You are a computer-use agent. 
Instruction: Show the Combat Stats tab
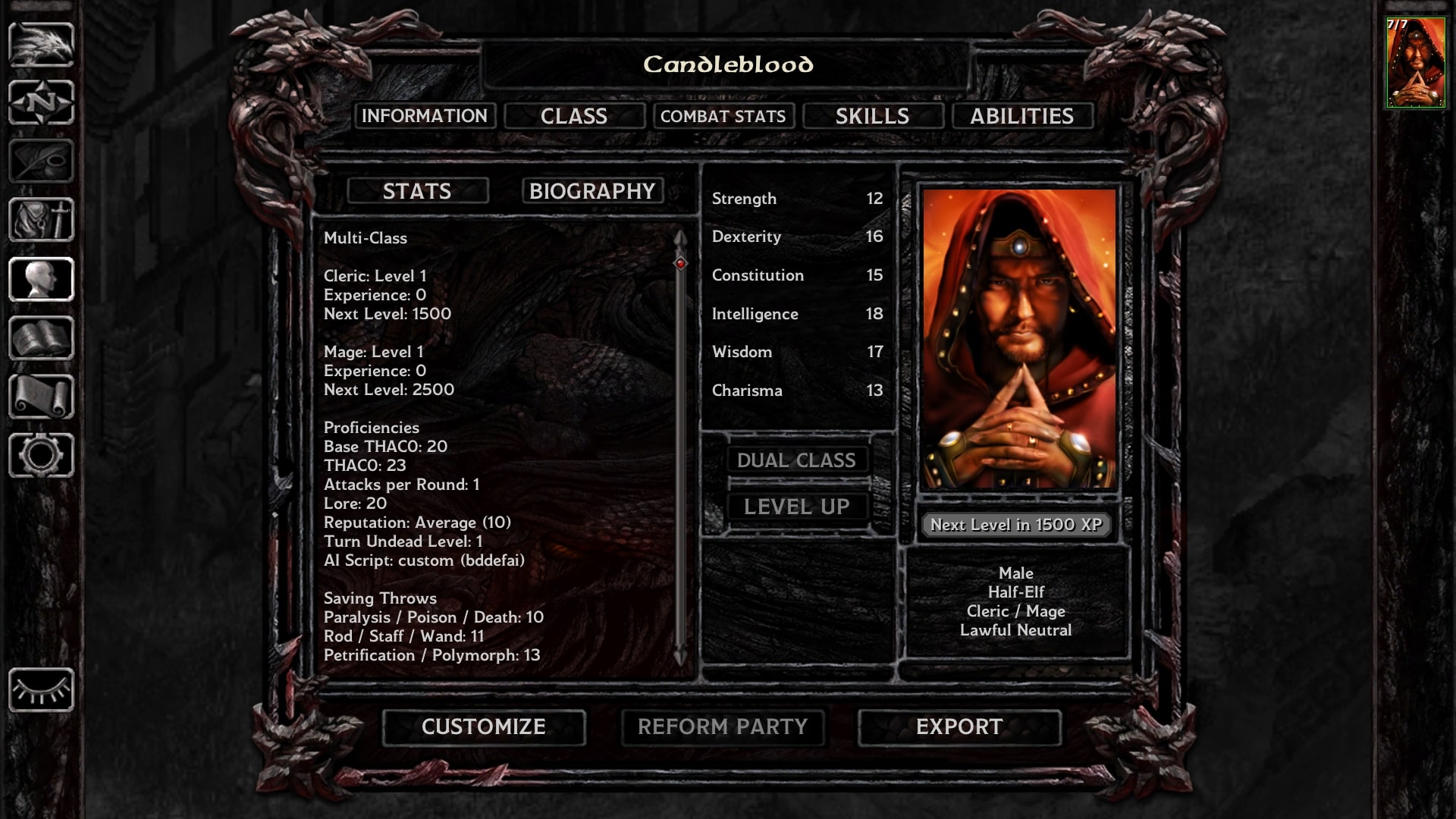click(723, 116)
